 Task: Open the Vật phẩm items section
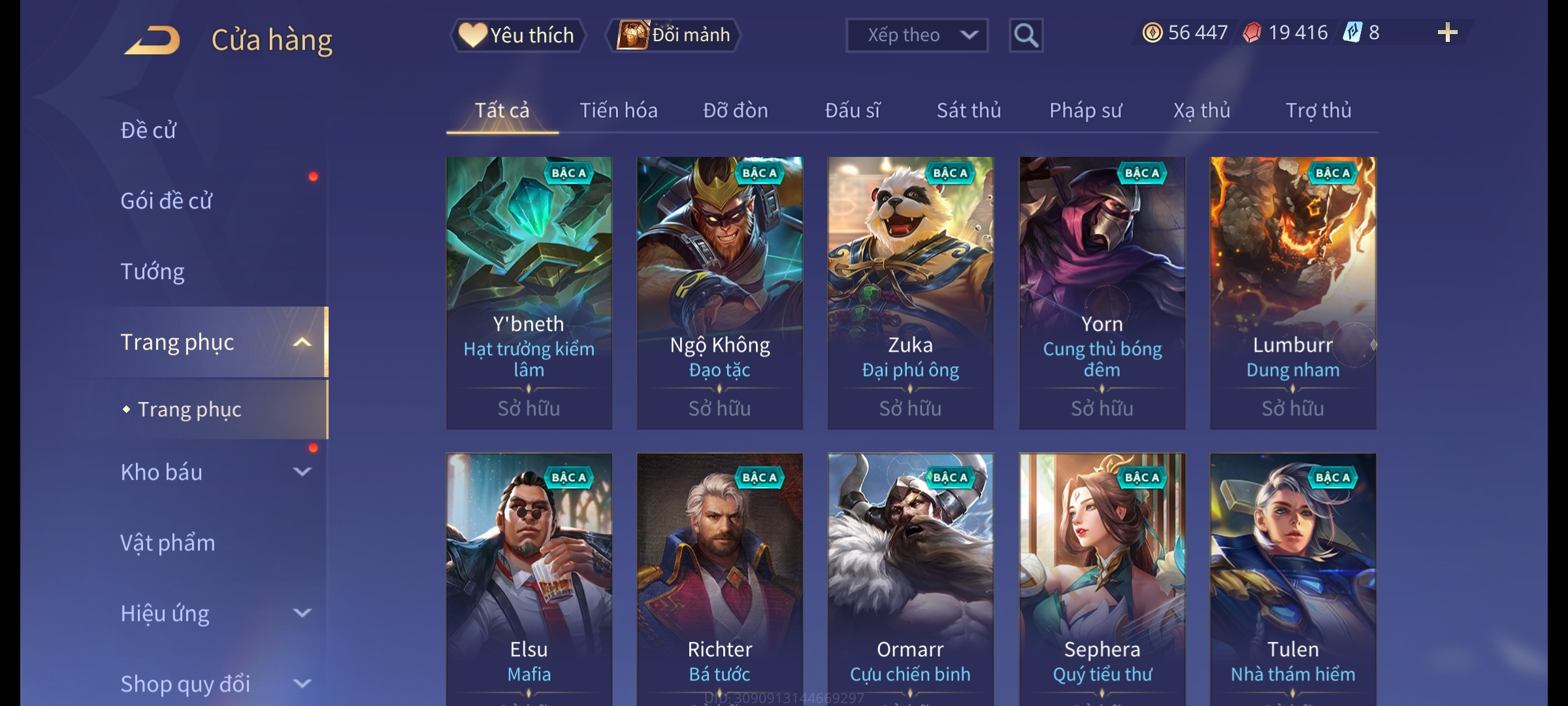click(x=167, y=543)
